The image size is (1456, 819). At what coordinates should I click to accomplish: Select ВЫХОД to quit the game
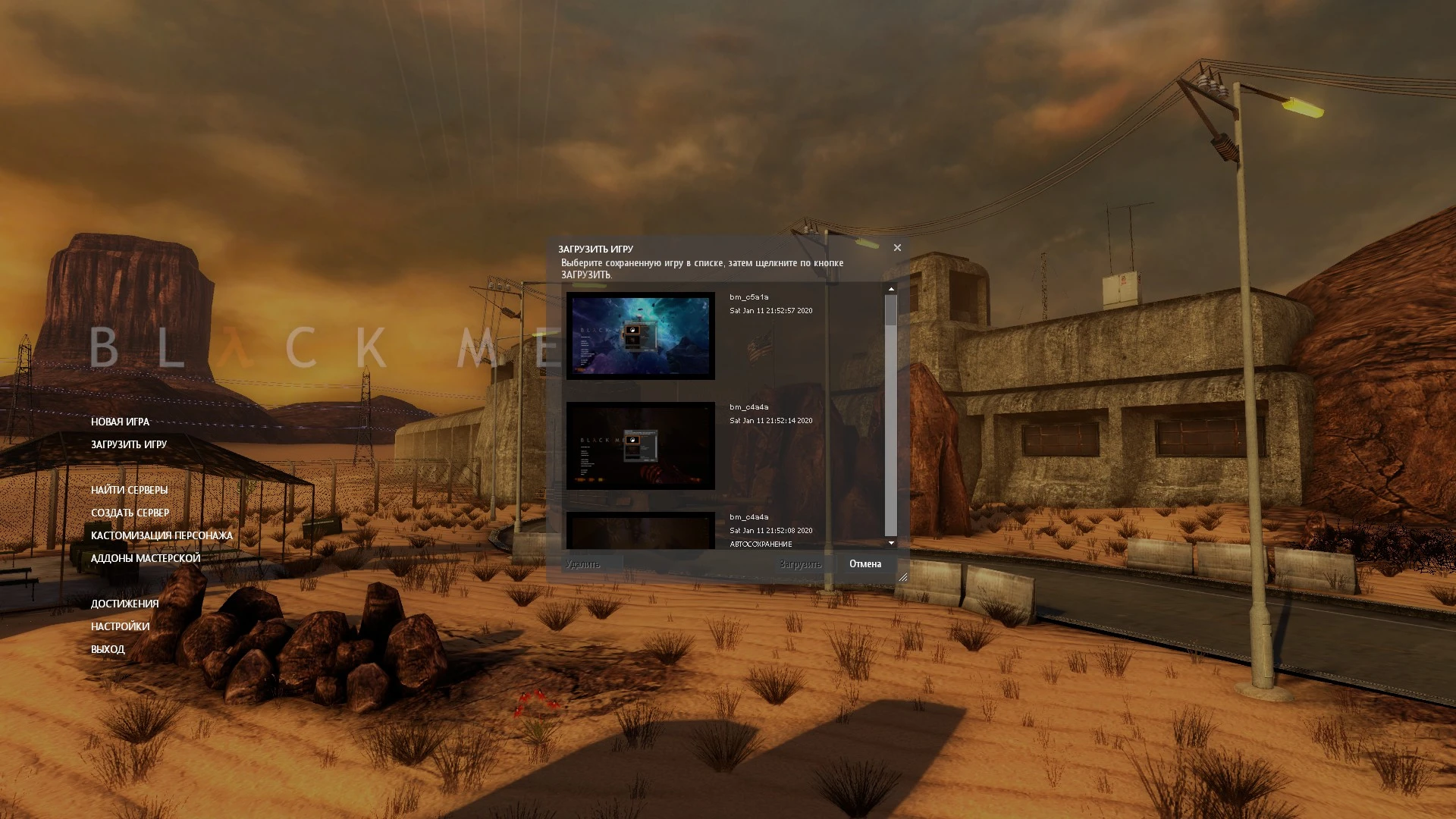pos(107,649)
